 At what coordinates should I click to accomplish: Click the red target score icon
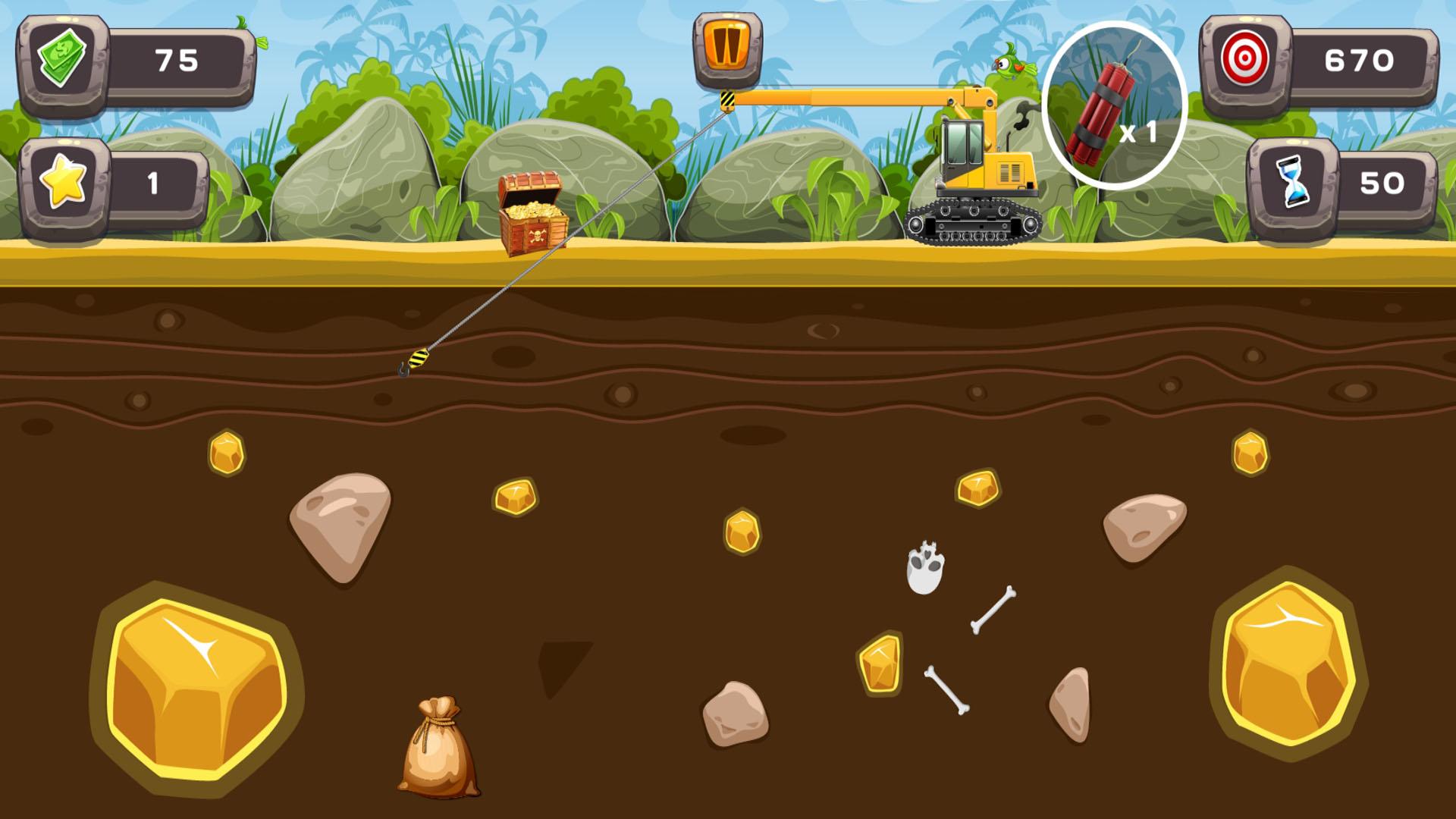click(x=1247, y=58)
